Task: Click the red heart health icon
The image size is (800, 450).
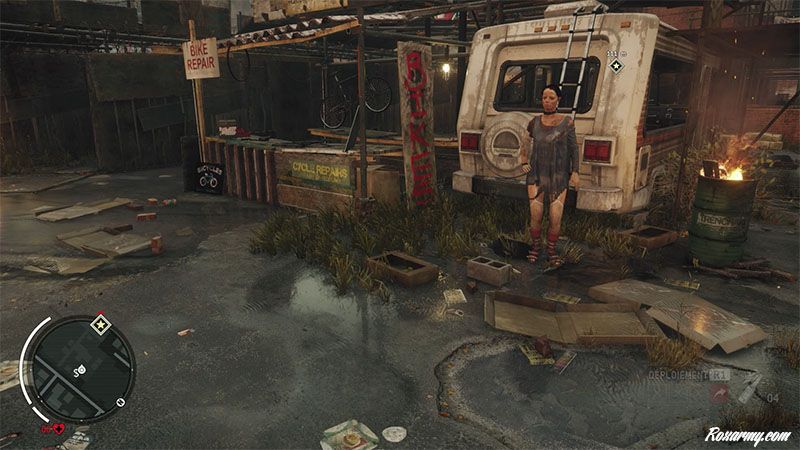Action: coord(57,429)
